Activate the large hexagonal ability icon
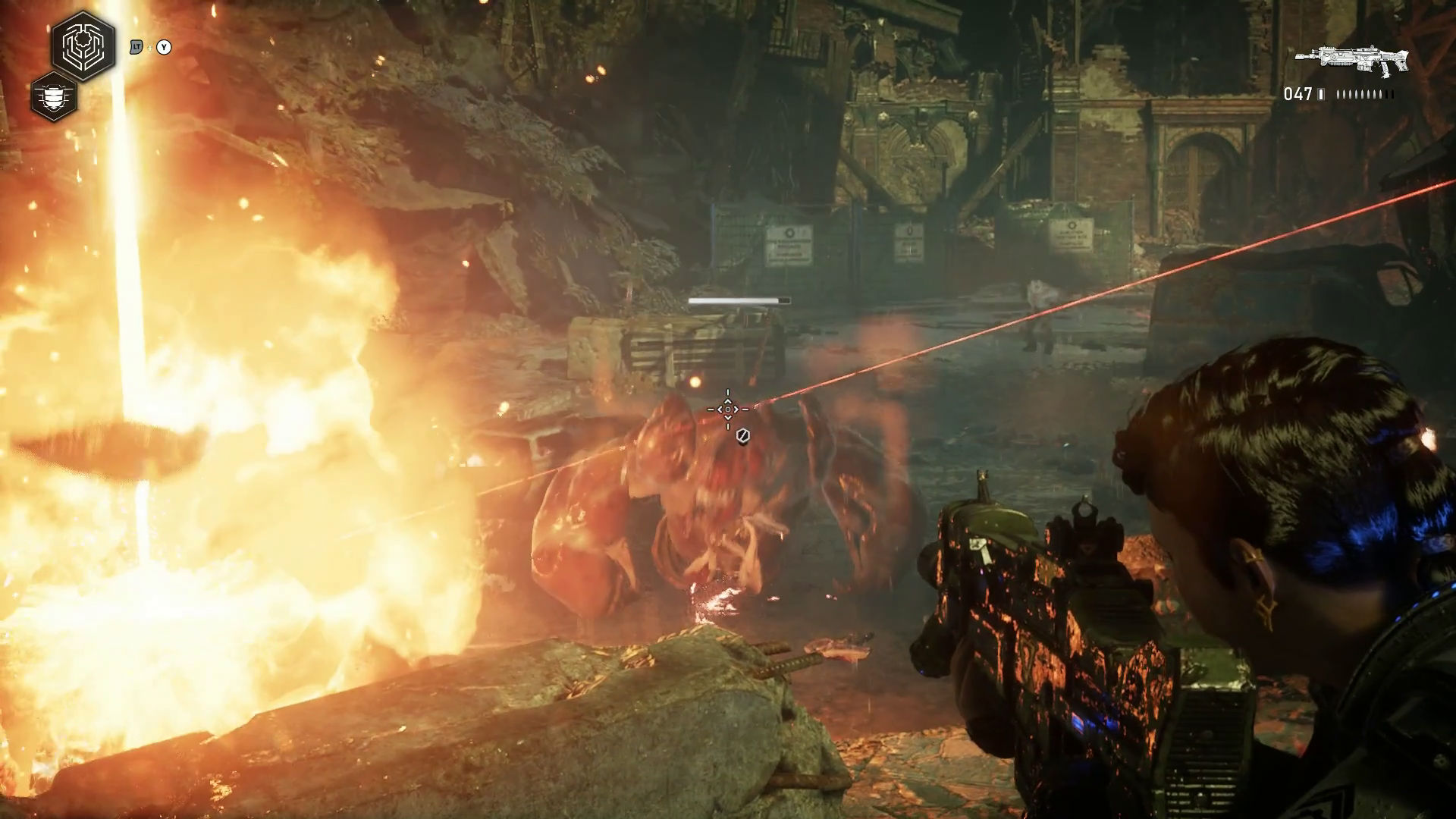 tap(83, 46)
